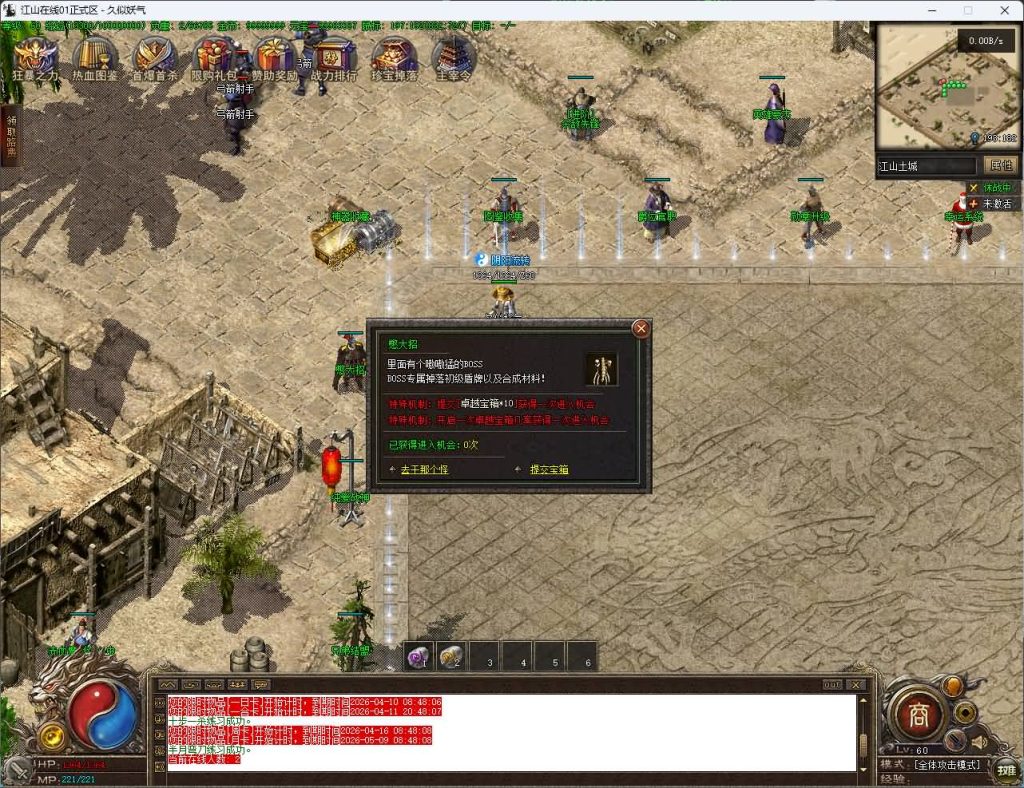Open the round red 商 shop button
Viewport: 1024px width, 788px height.
point(914,714)
